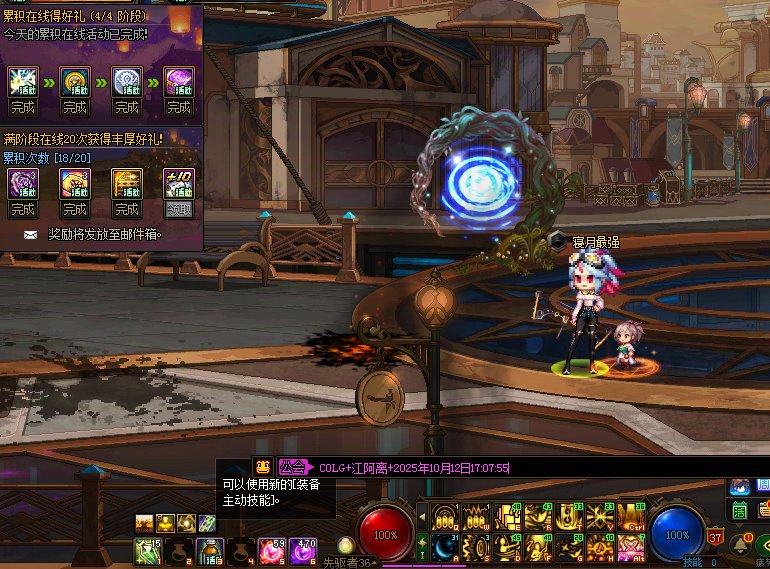Use the green crystal item in slot 1
The height and width of the screenshot is (569, 770).
pyautogui.click(x=147, y=549)
